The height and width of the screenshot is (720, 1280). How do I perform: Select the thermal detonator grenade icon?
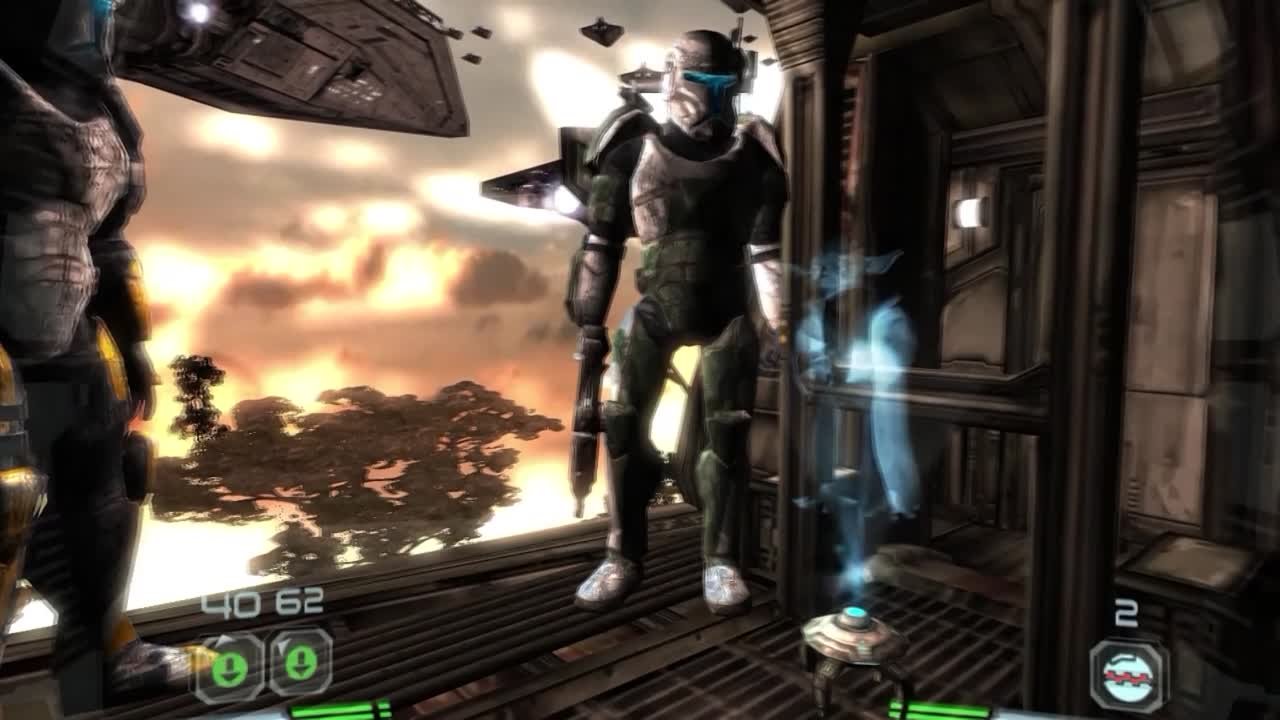[1128, 676]
